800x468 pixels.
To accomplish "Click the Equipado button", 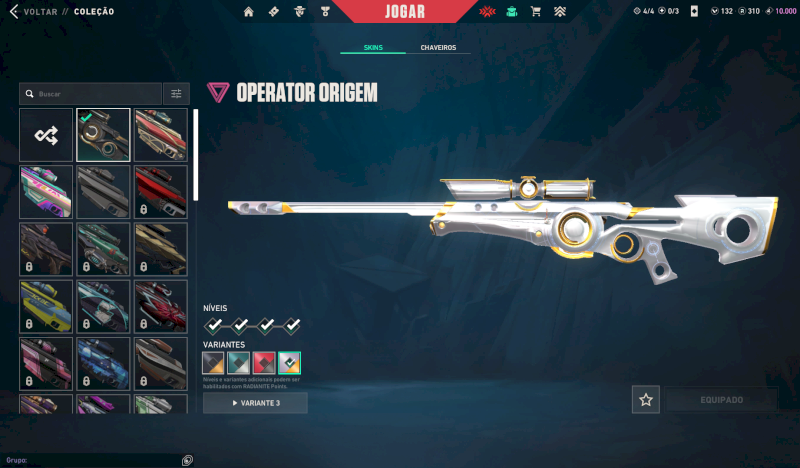I will (722, 400).
